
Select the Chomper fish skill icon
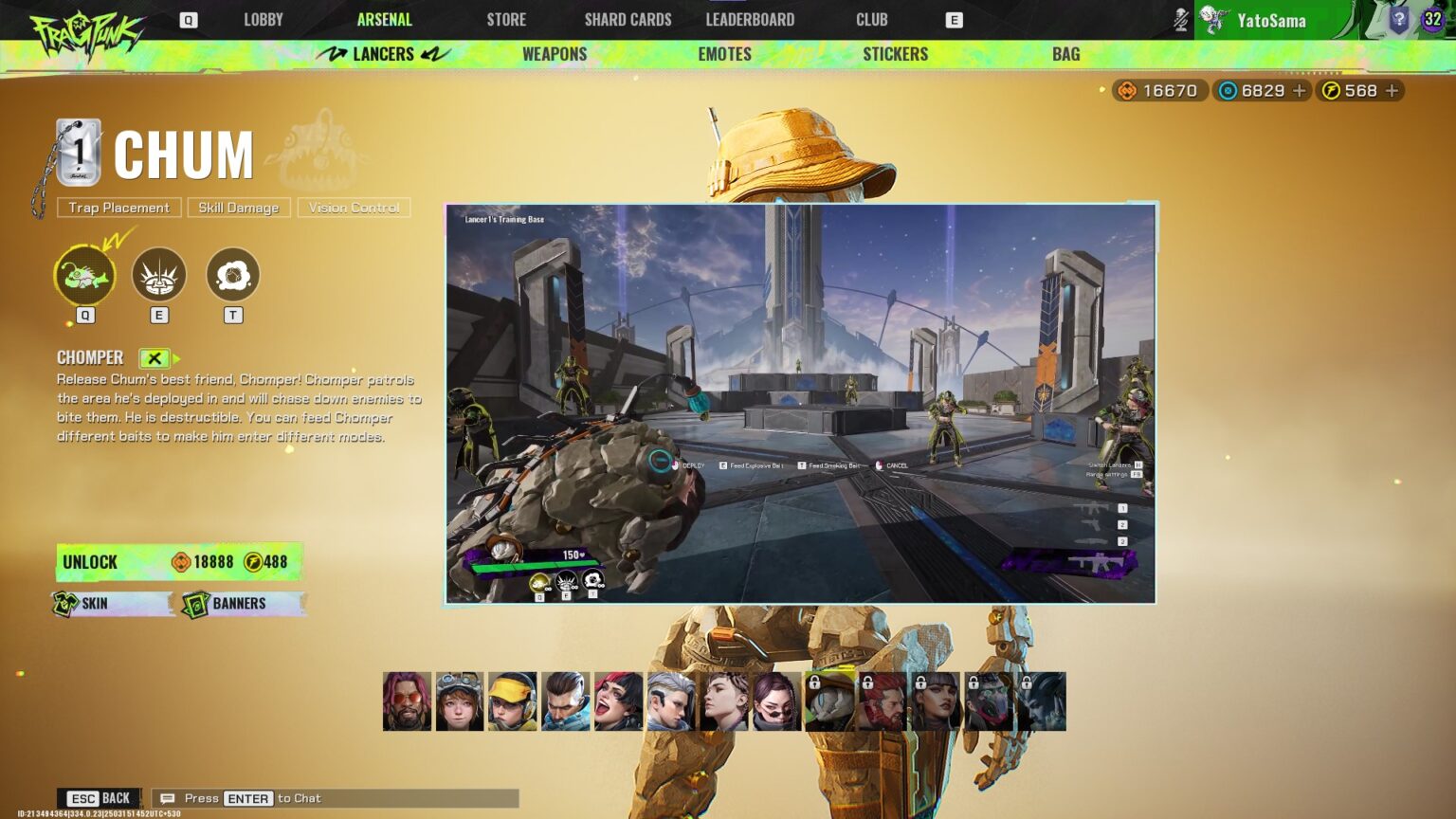(84, 275)
